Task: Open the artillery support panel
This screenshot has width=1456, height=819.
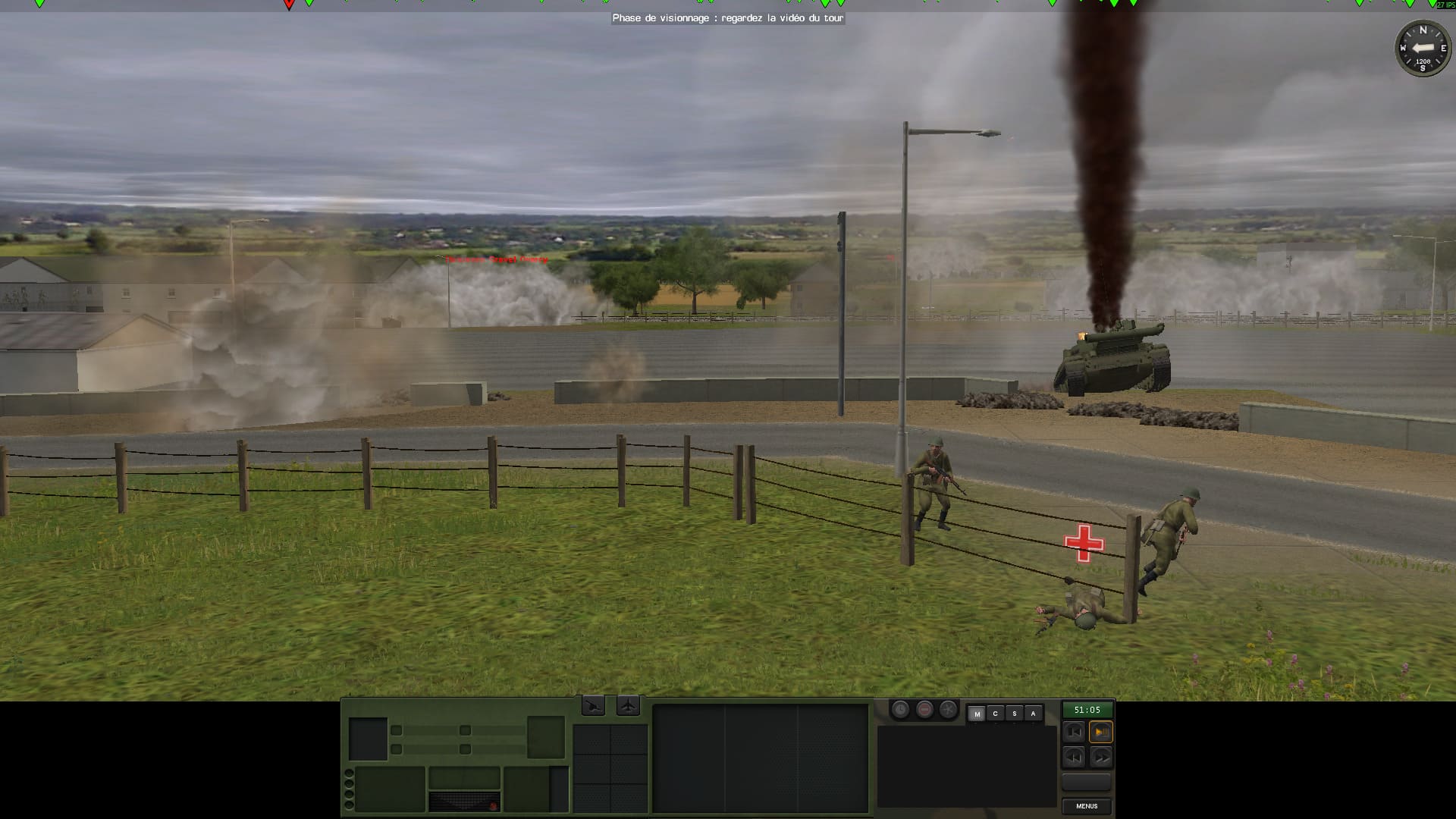Action: [594, 707]
